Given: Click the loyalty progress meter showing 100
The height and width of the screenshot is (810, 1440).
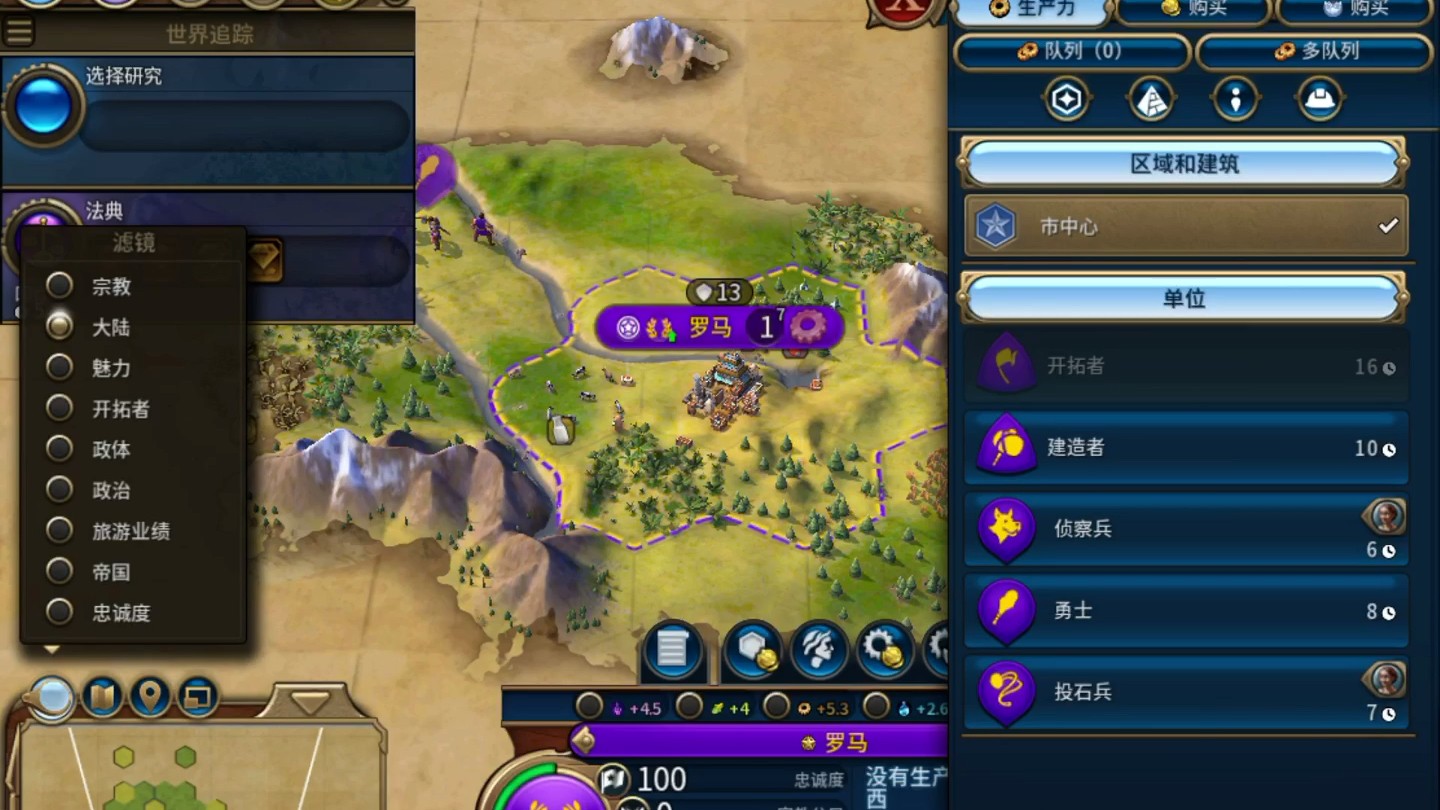Looking at the screenshot, I should [x=655, y=778].
